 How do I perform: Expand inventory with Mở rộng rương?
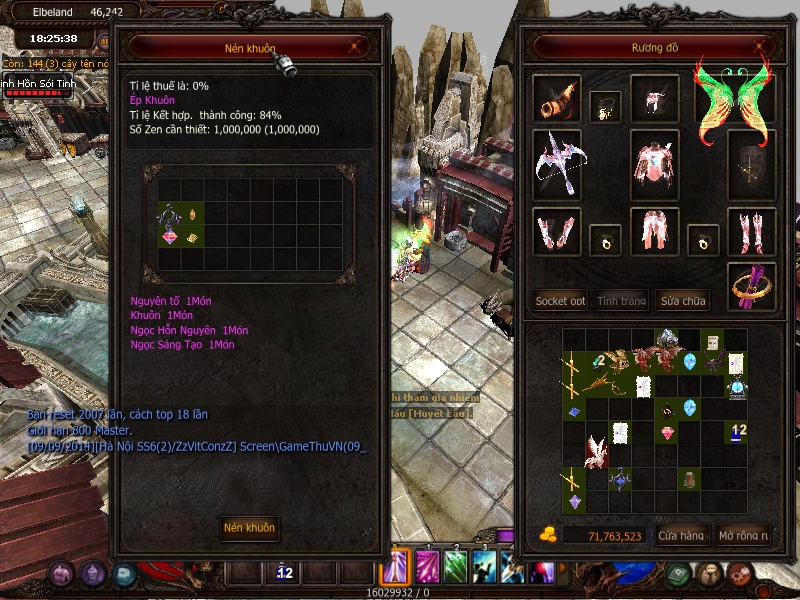point(743,536)
